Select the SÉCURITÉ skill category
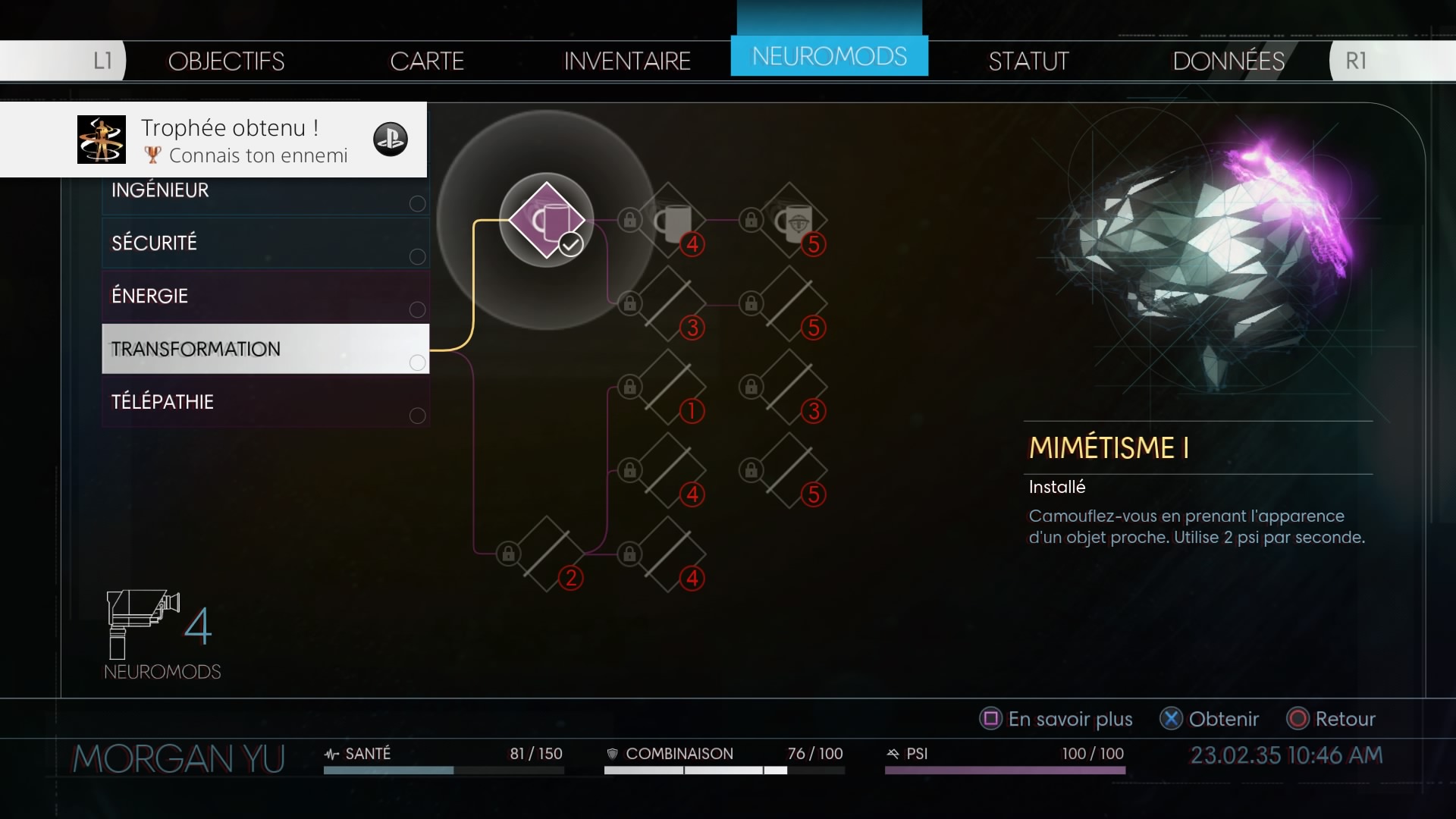The height and width of the screenshot is (819, 1456). (x=265, y=243)
